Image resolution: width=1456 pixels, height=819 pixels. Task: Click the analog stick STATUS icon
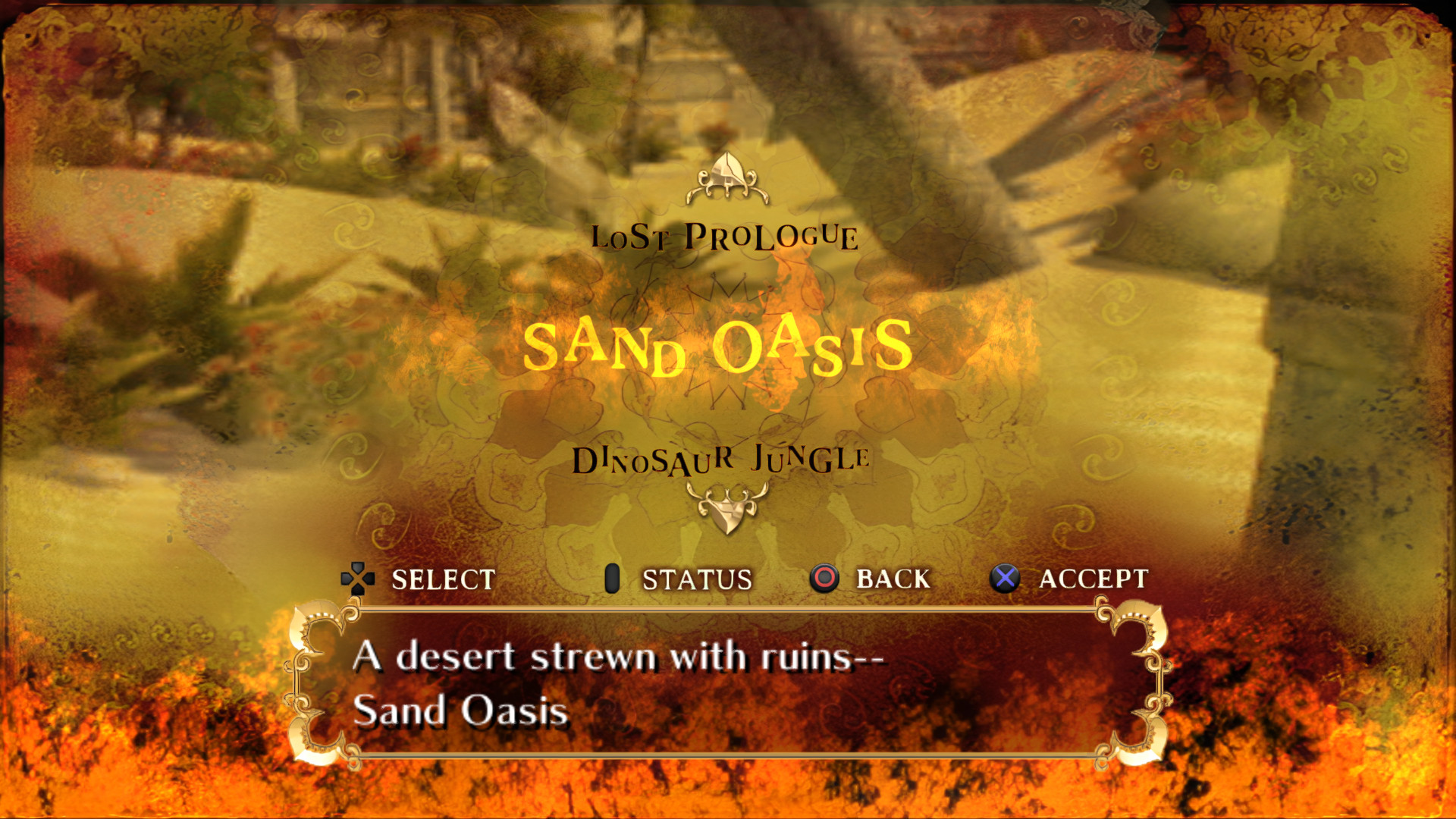611,579
